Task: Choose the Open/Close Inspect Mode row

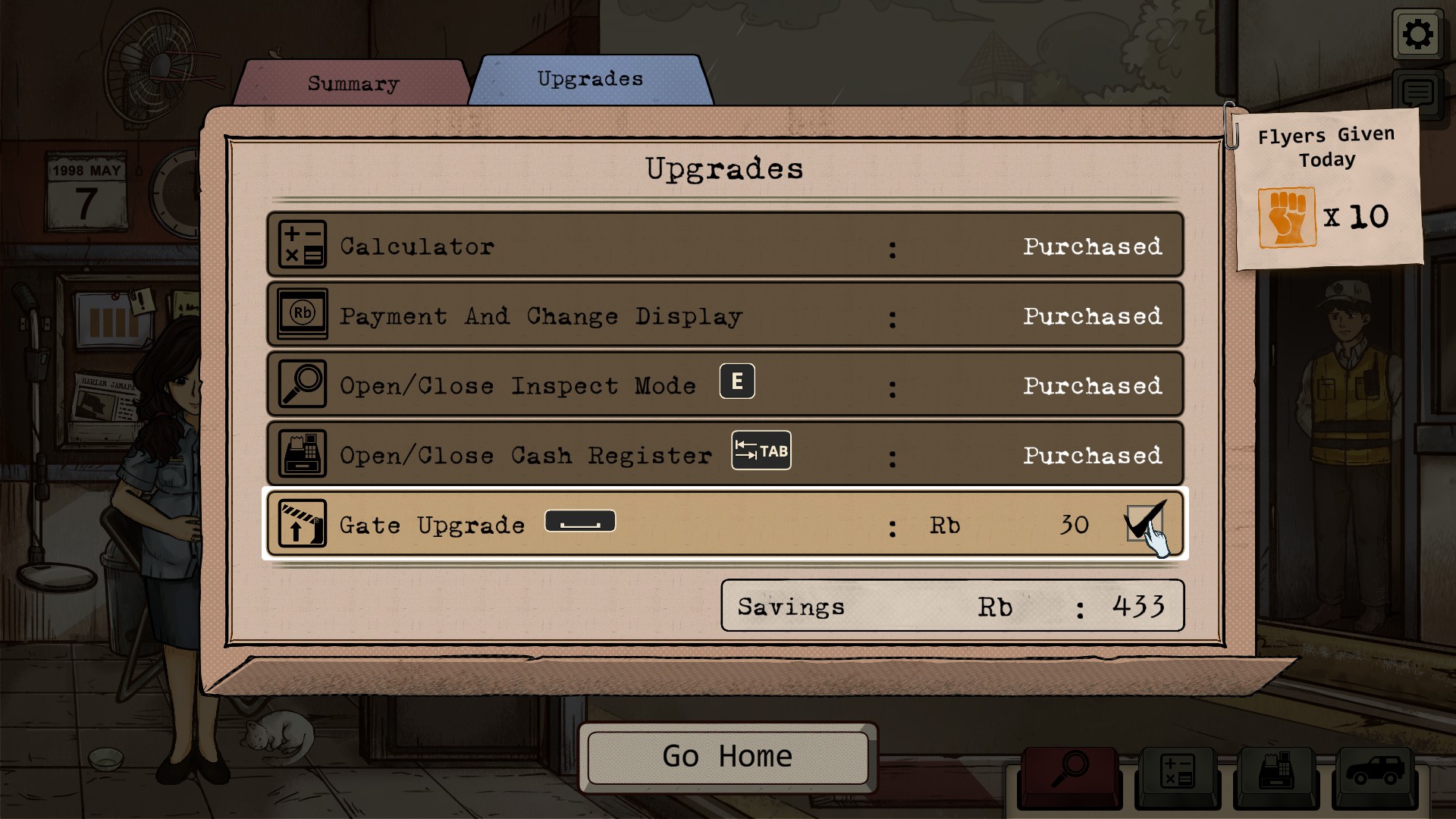Action: click(724, 384)
